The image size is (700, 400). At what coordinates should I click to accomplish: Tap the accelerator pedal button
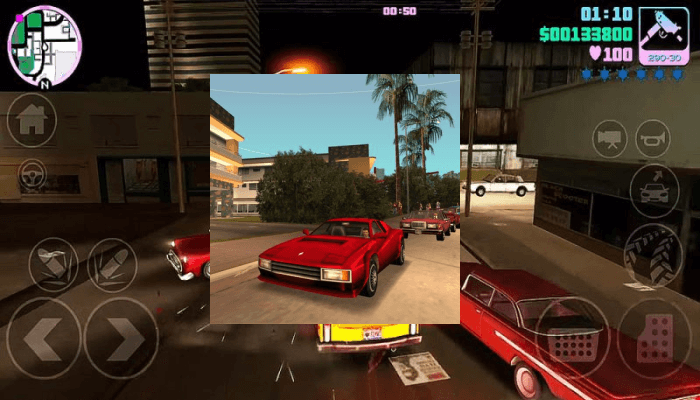coord(655,338)
